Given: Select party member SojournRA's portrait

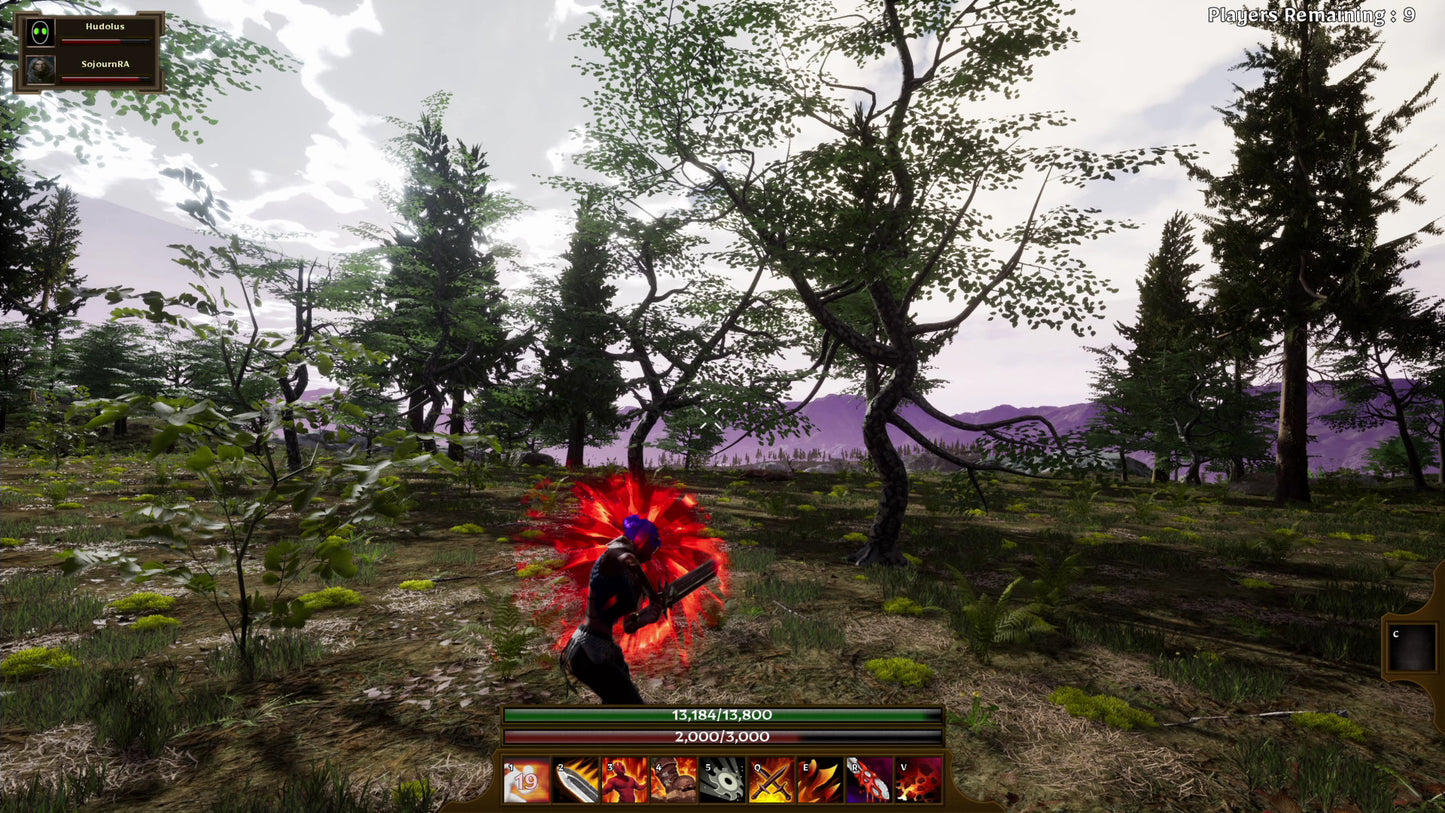Looking at the screenshot, I should click(x=41, y=69).
